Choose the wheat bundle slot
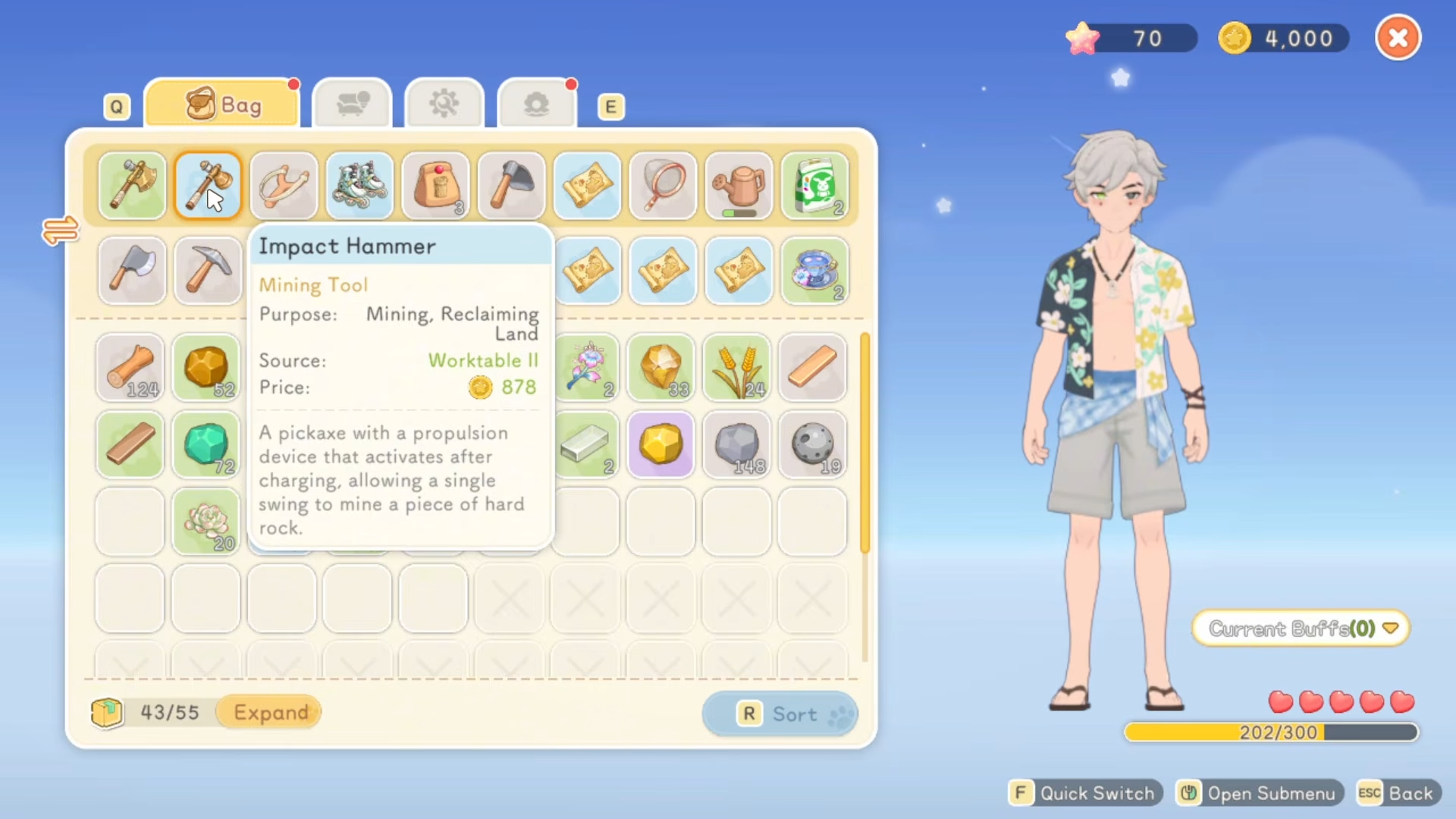This screenshot has height=819, width=1456. click(737, 368)
